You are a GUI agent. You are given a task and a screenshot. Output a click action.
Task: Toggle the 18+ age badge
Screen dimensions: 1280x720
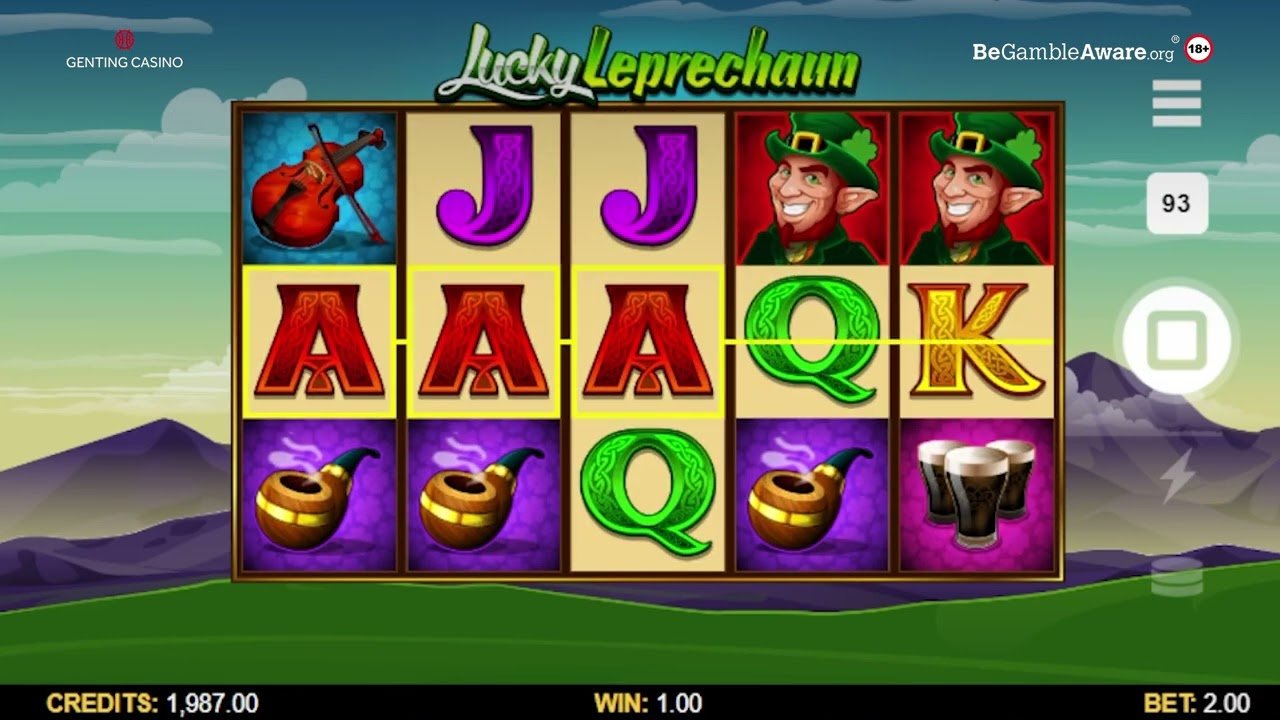click(x=1196, y=47)
